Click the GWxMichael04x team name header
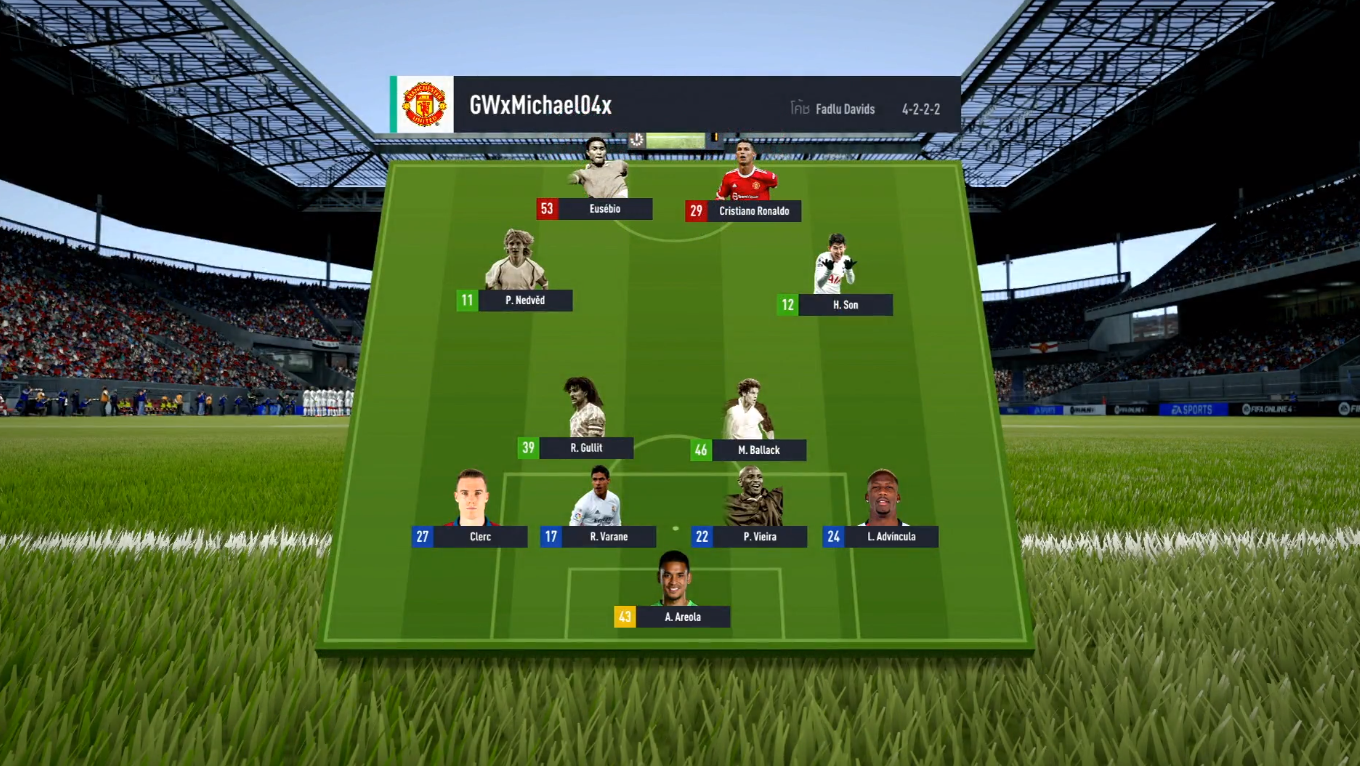This screenshot has width=1360, height=766. pos(540,106)
